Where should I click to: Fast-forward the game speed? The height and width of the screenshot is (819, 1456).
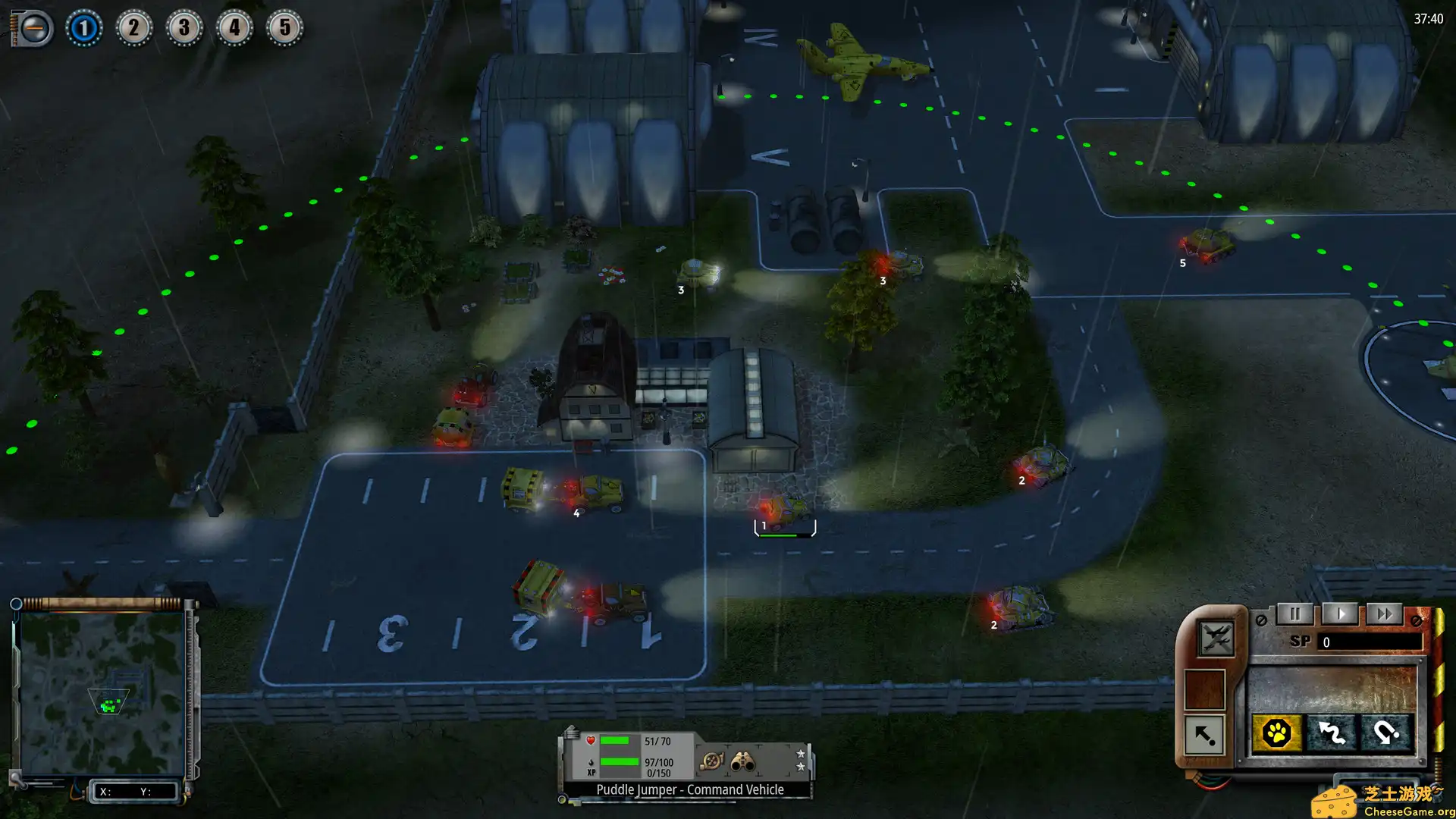(x=1384, y=614)
